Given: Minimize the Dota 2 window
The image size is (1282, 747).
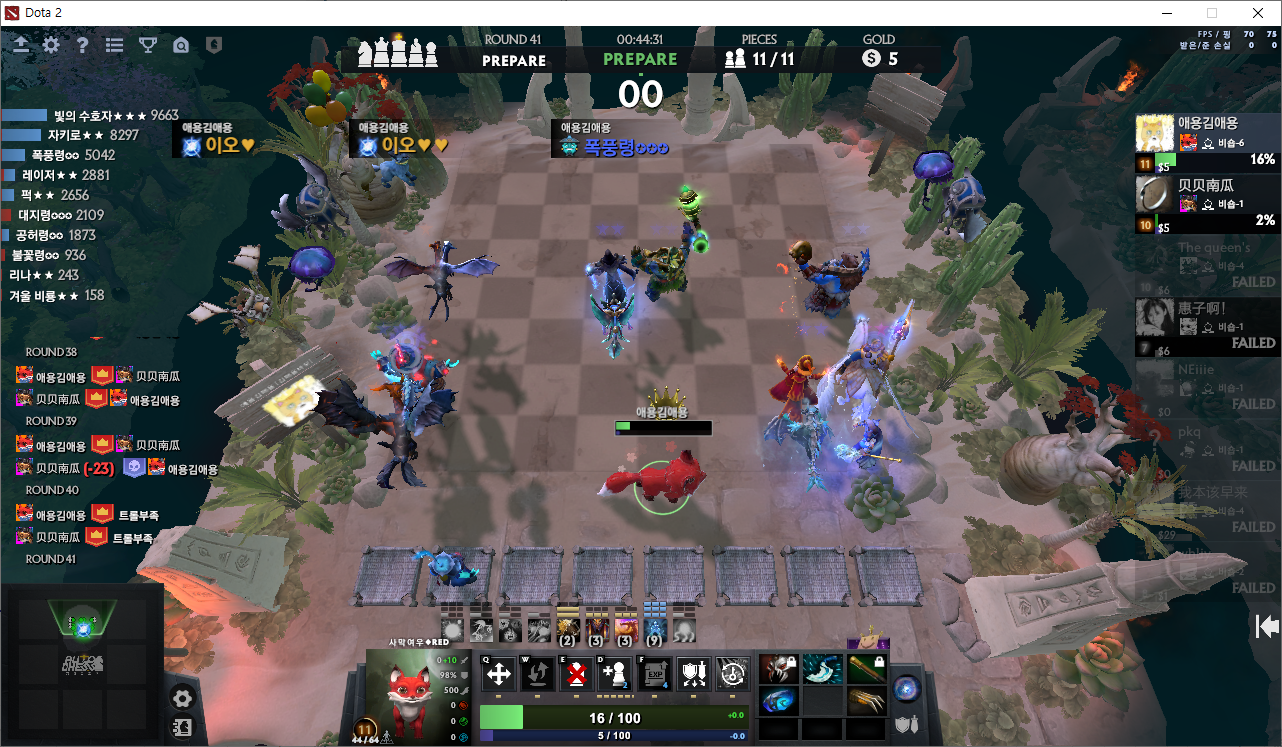Looking at the screenshot, I should pos(1166,13).
